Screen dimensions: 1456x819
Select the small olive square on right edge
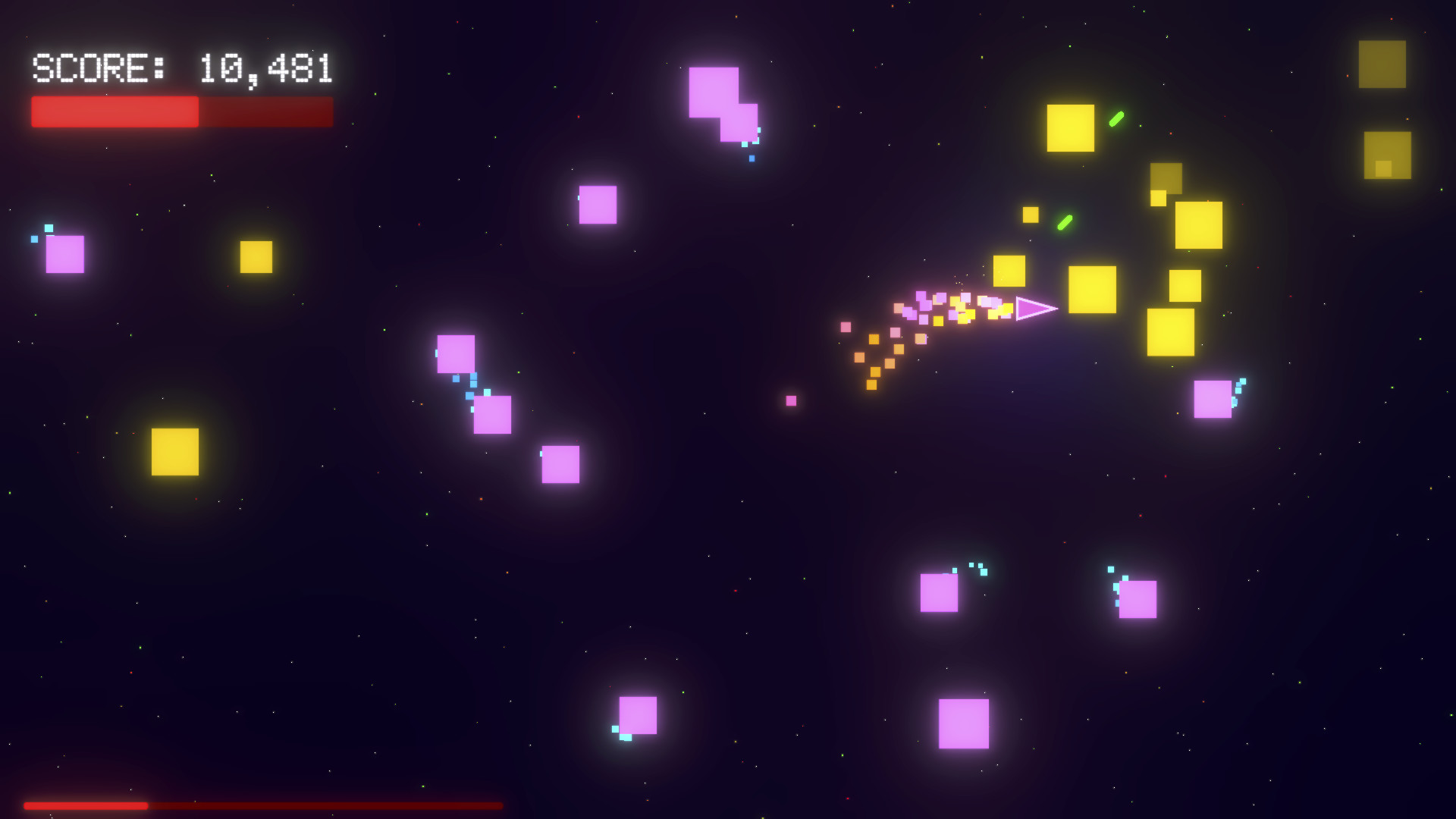coord(1385,155)
